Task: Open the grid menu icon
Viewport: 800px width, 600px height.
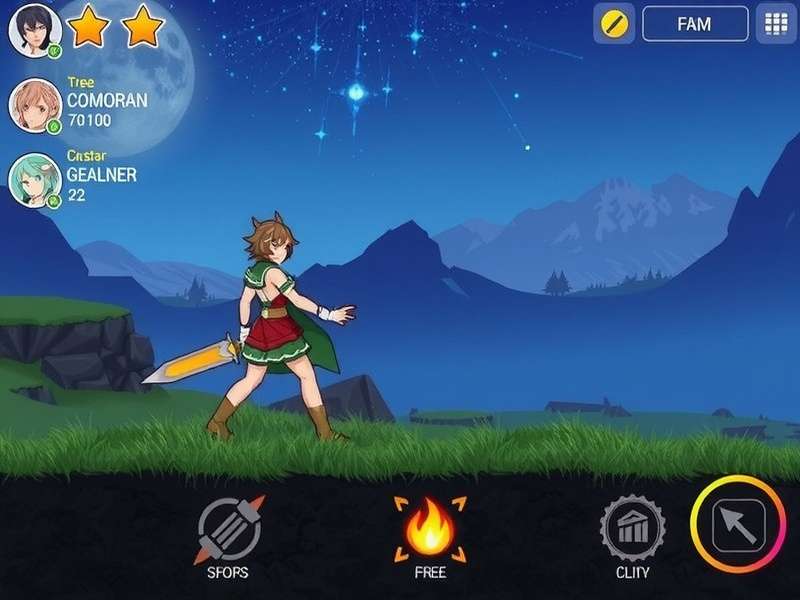Action: pos(775,24)
